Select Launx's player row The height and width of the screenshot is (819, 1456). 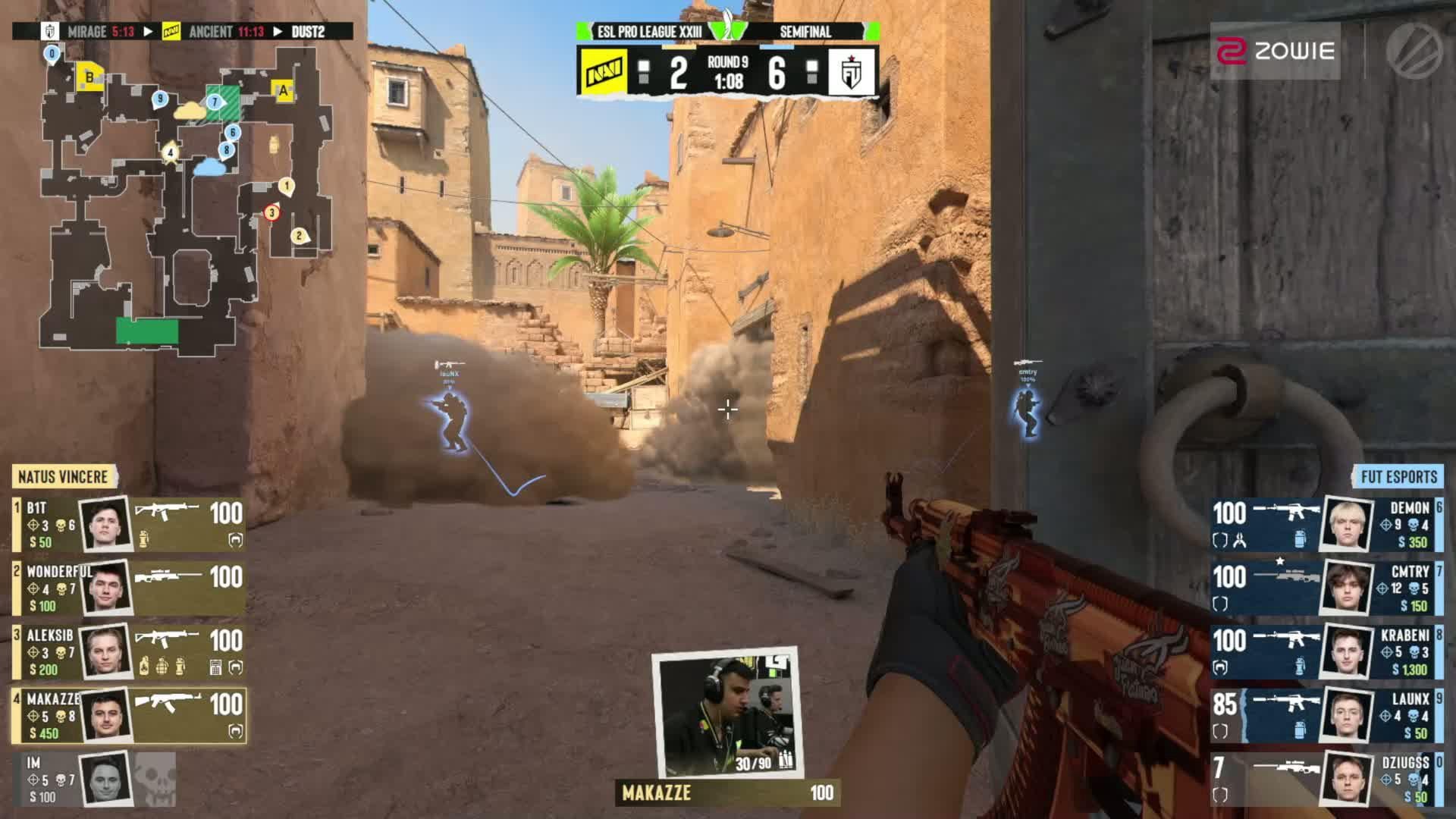tap(1326, 716)
